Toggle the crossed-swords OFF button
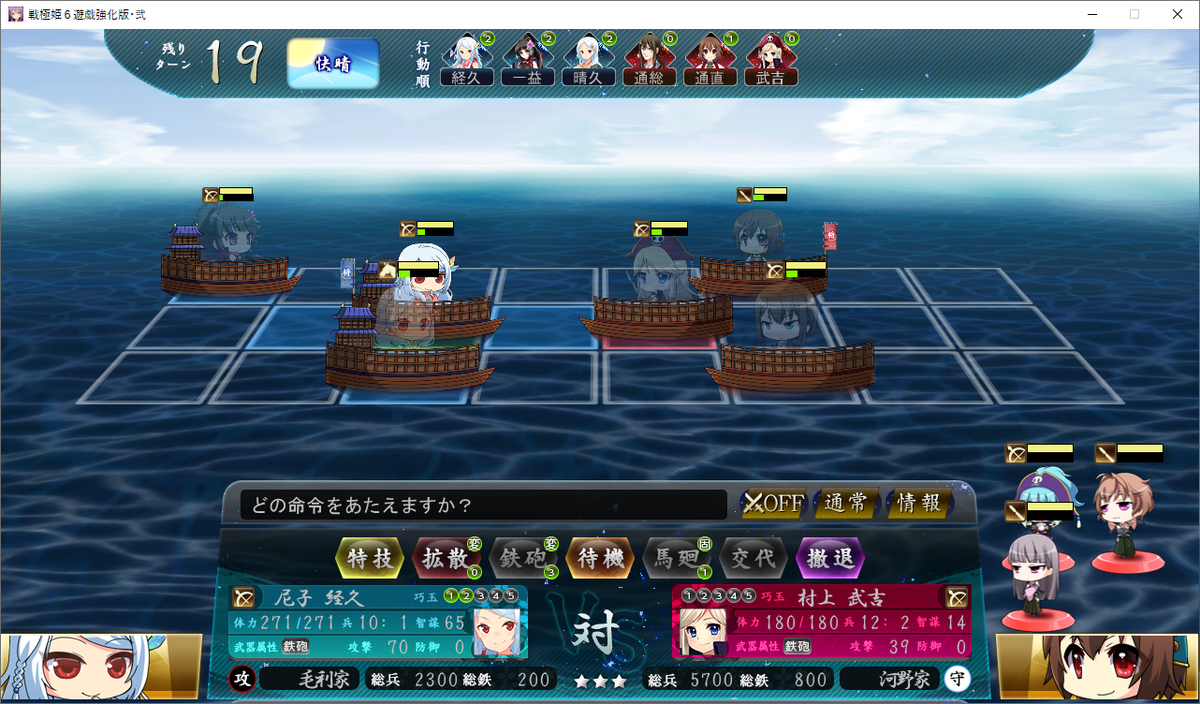 tap(773, 503)
